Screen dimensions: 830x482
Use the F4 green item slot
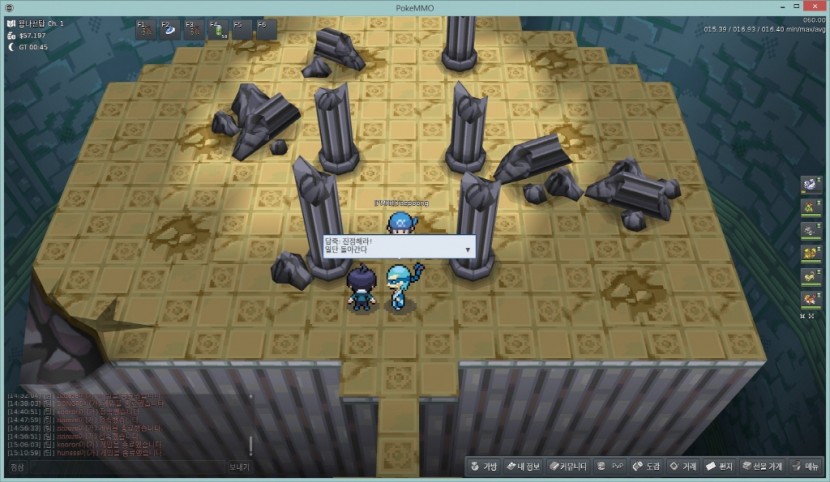pos(217,29)
